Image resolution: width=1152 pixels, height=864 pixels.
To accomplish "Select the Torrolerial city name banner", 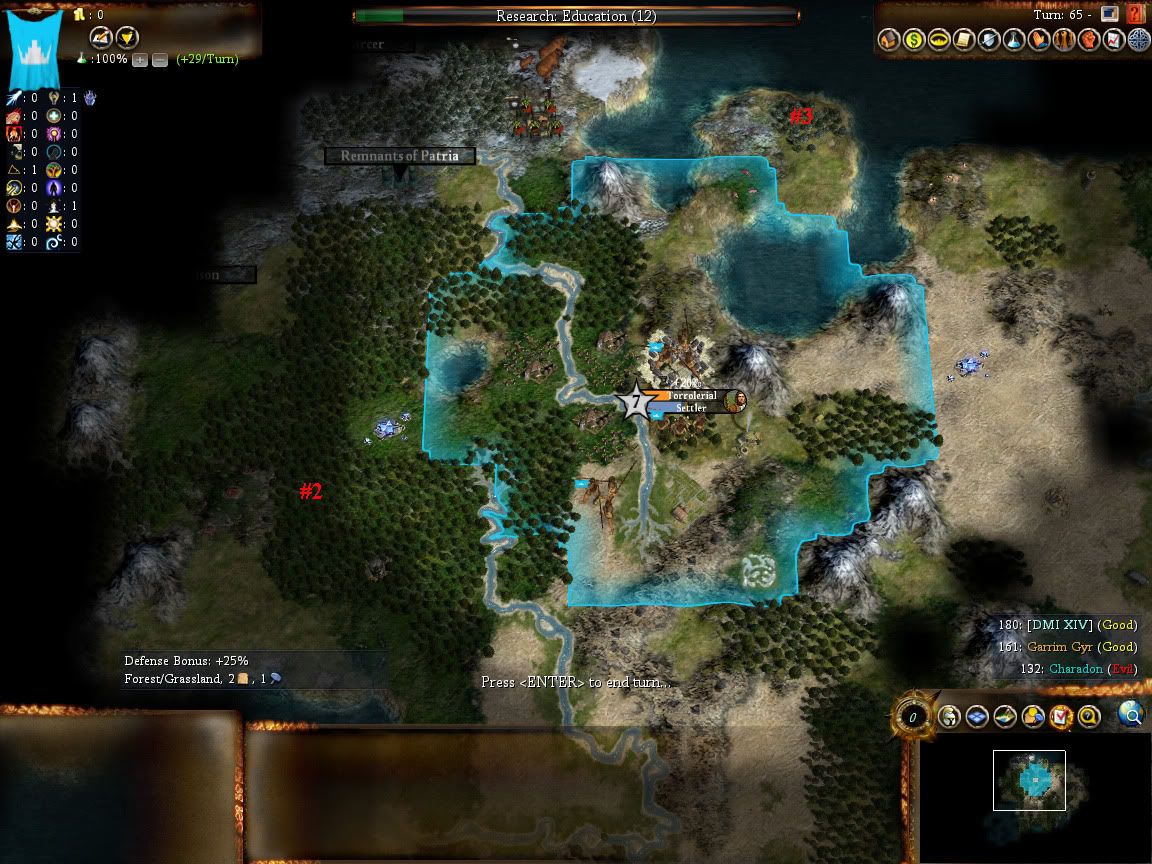I will point(692,395).
